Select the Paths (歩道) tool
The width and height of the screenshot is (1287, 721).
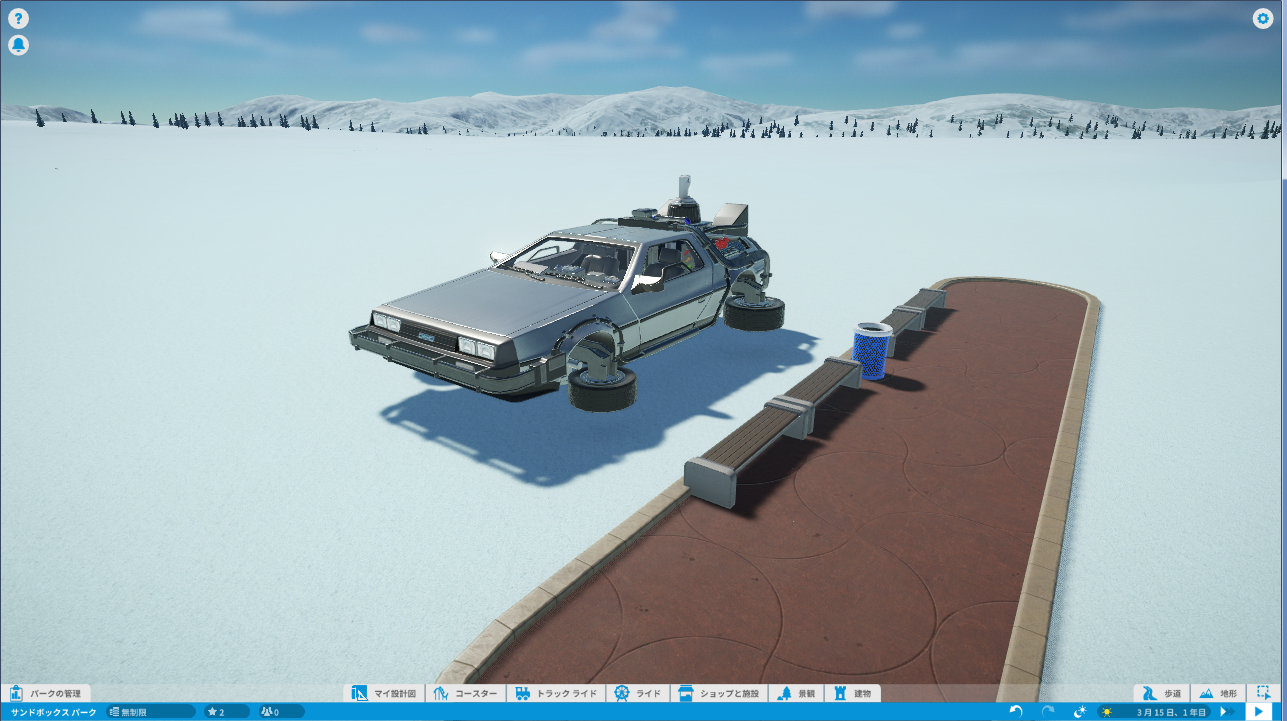pyautogui.click(x=1162, y=693)
